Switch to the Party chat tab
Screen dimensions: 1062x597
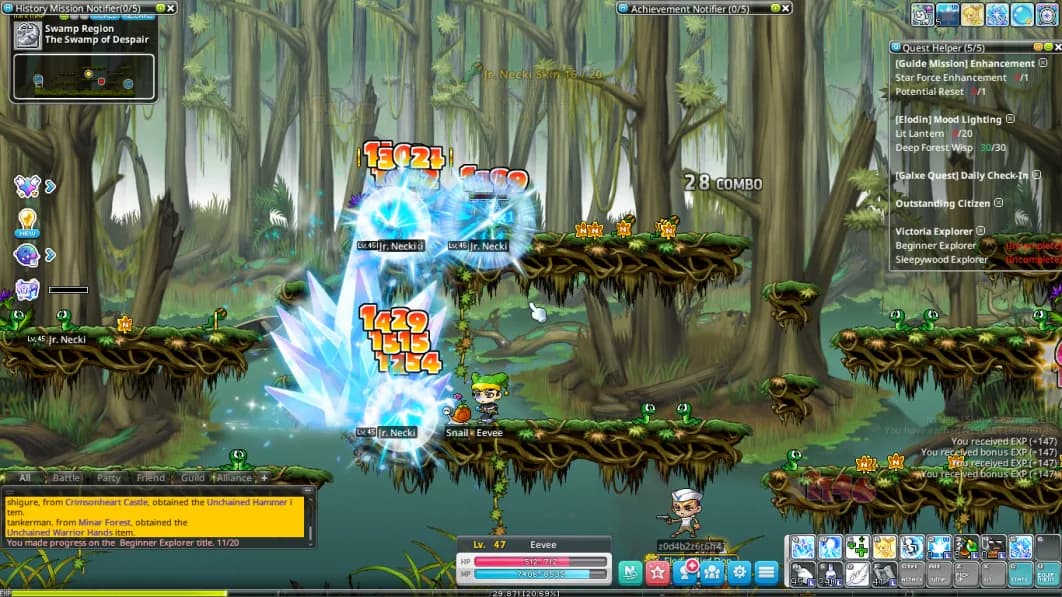[x=108, y=478]
